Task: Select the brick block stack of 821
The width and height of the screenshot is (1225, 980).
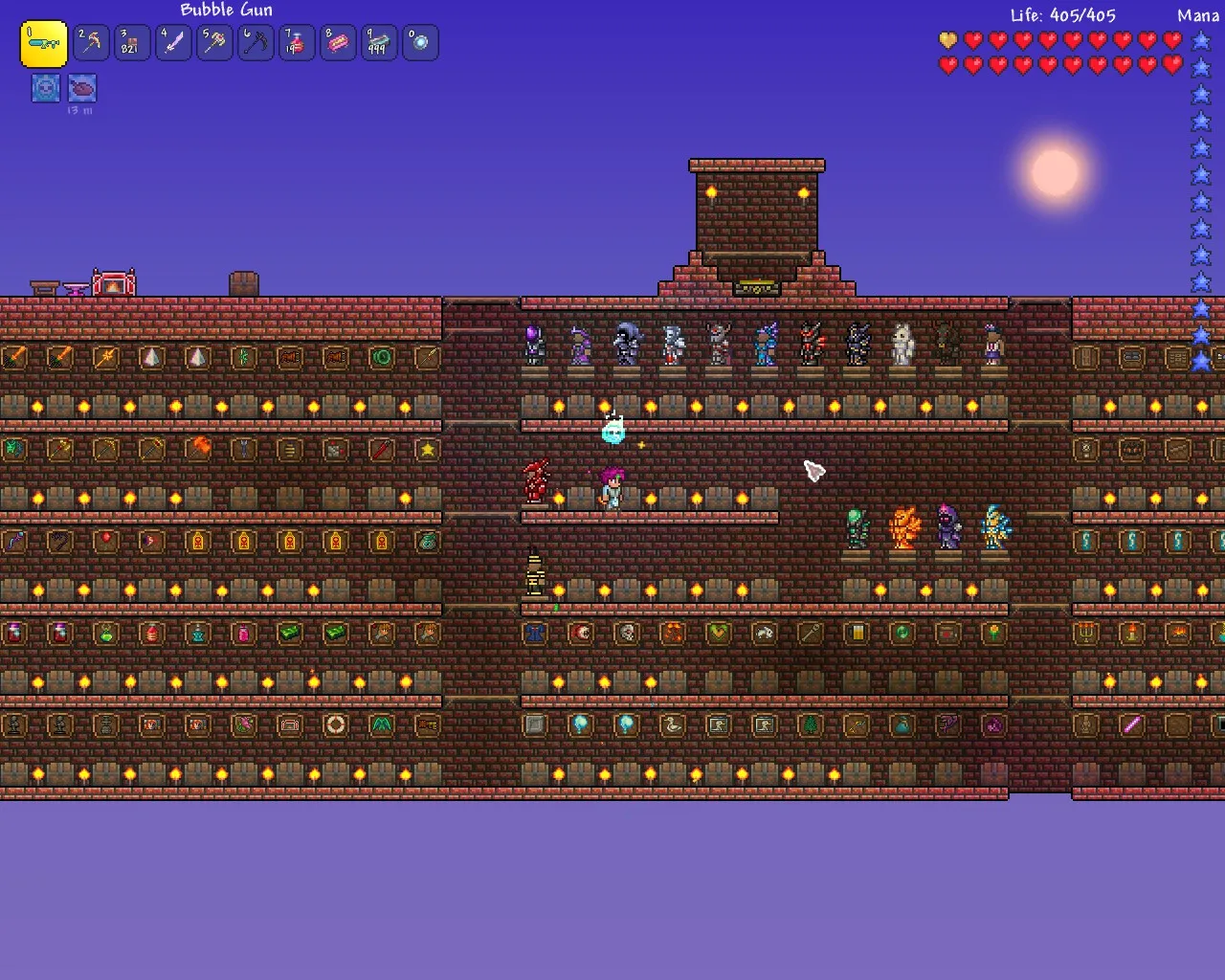Action: (x=133, y=43)
